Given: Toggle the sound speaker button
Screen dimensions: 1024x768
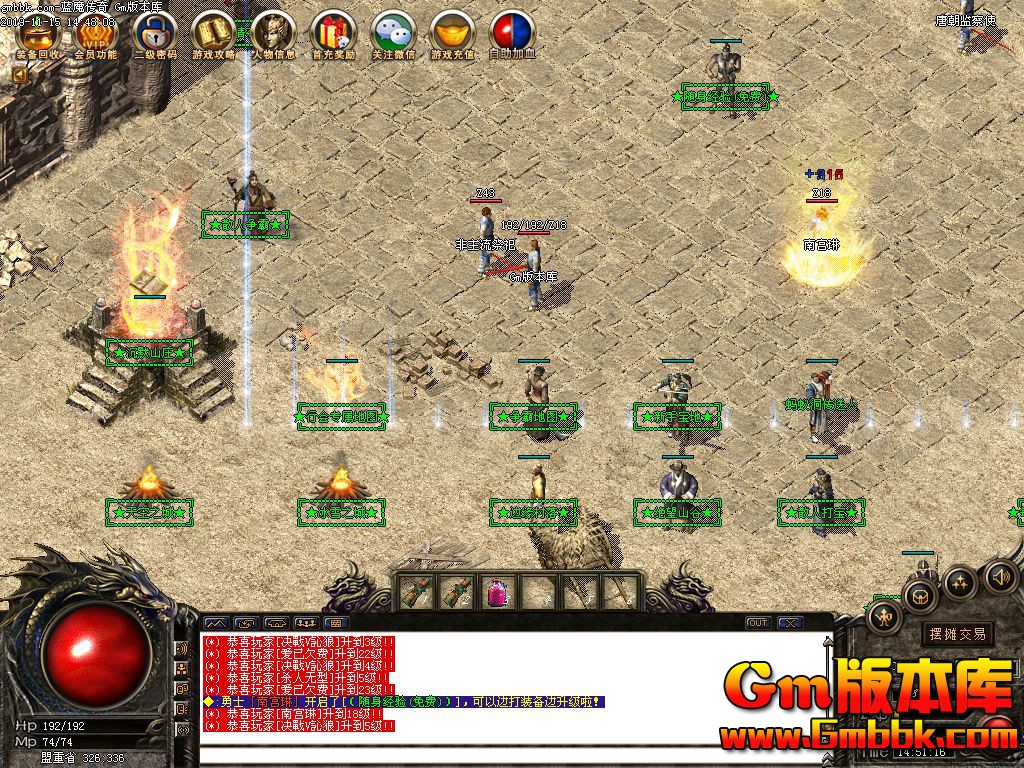Looking at the screenshot, I should (1001, 576).
